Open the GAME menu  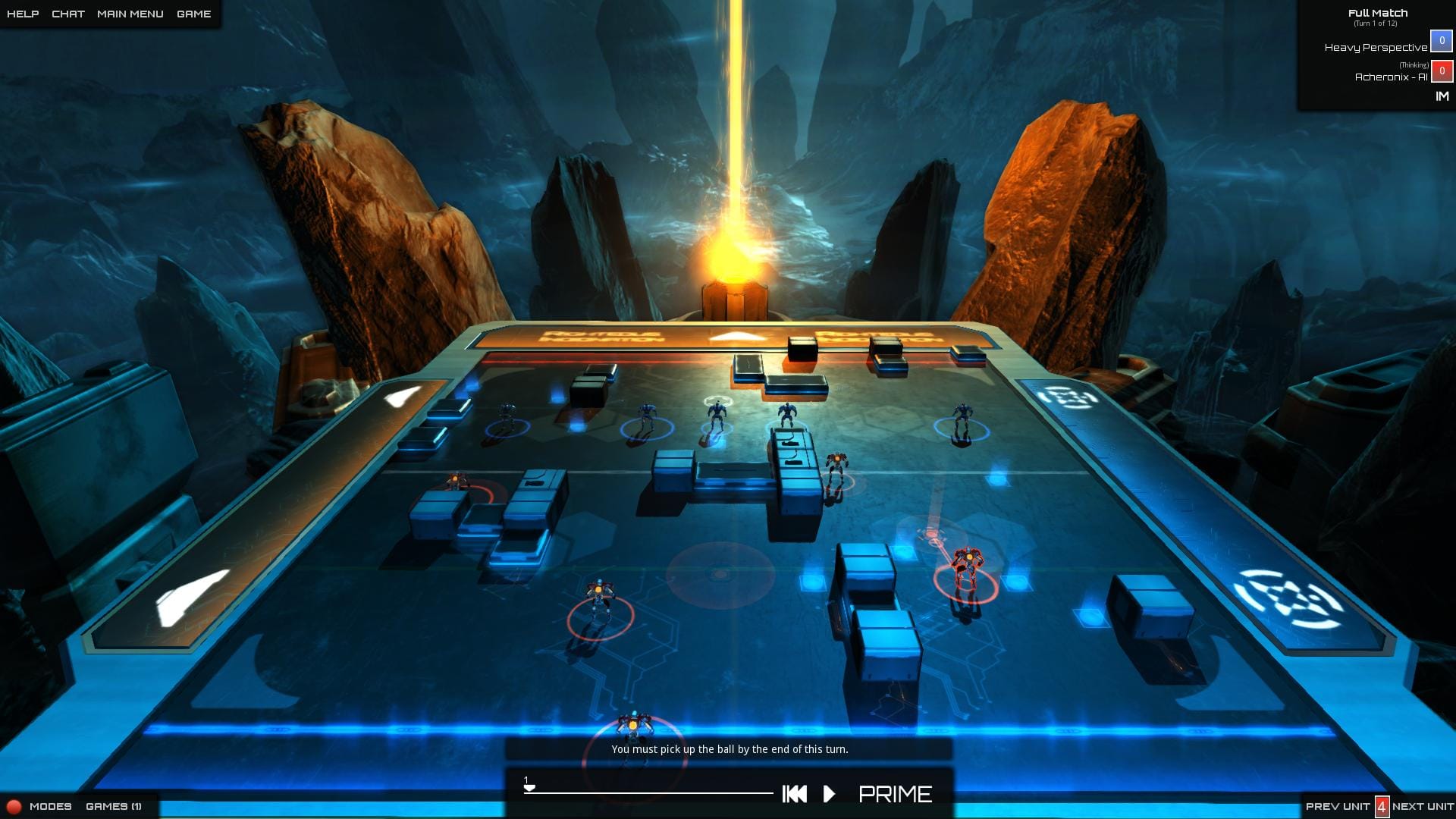tap(194, 13)
